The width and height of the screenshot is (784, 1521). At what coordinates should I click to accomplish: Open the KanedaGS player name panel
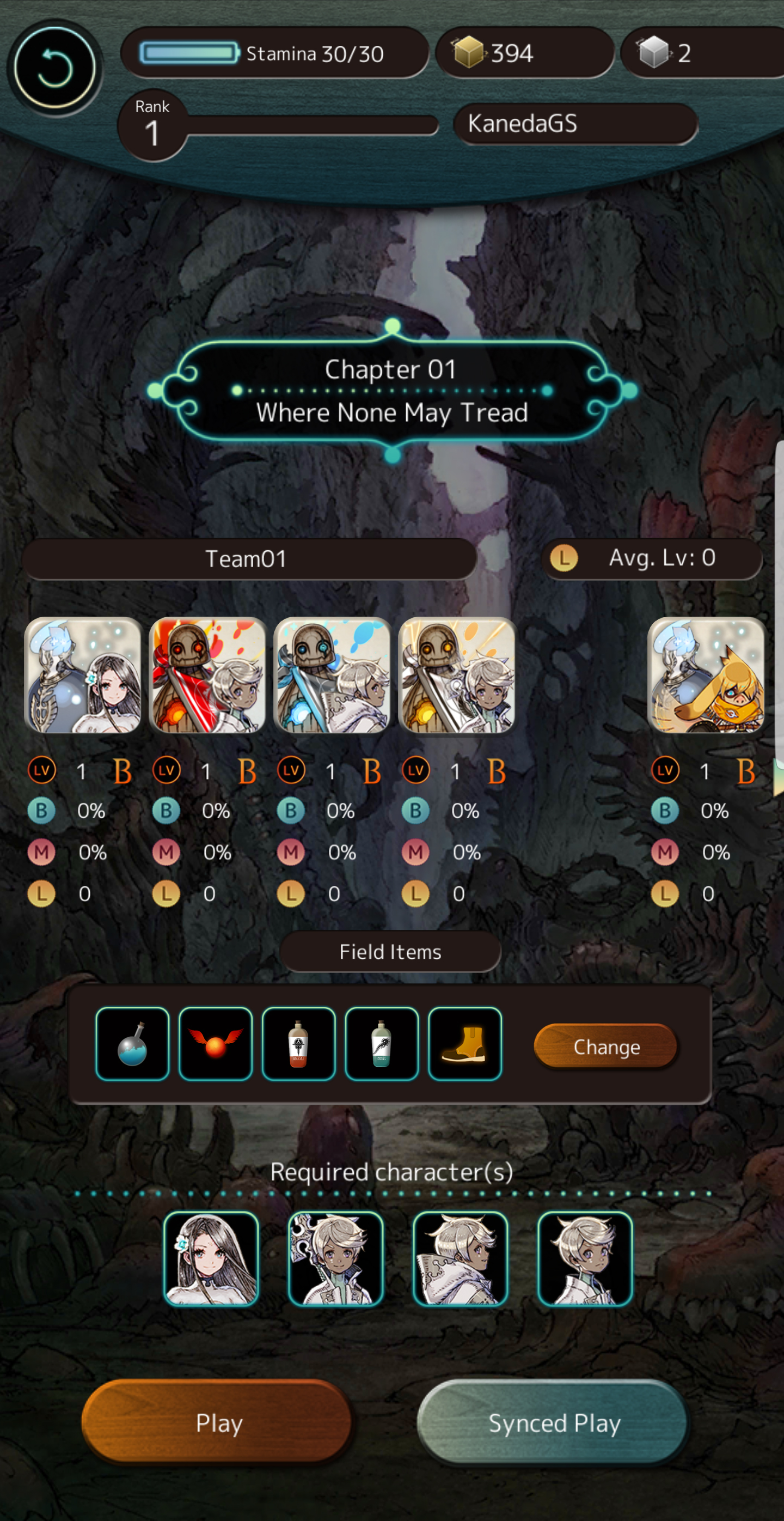pos(575,124)
